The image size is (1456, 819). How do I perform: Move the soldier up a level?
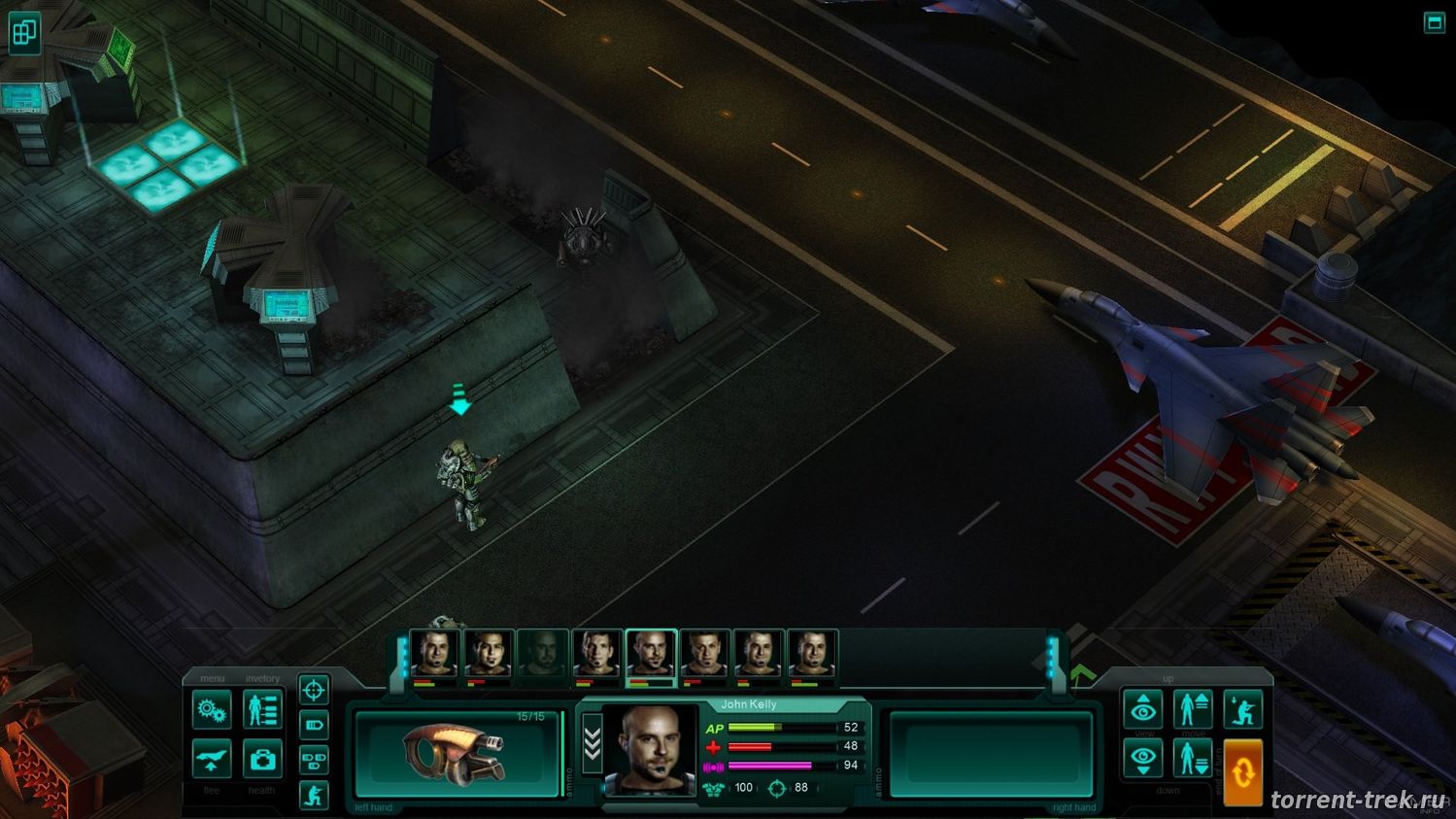pyautogui.click(x=1192, y=709)
